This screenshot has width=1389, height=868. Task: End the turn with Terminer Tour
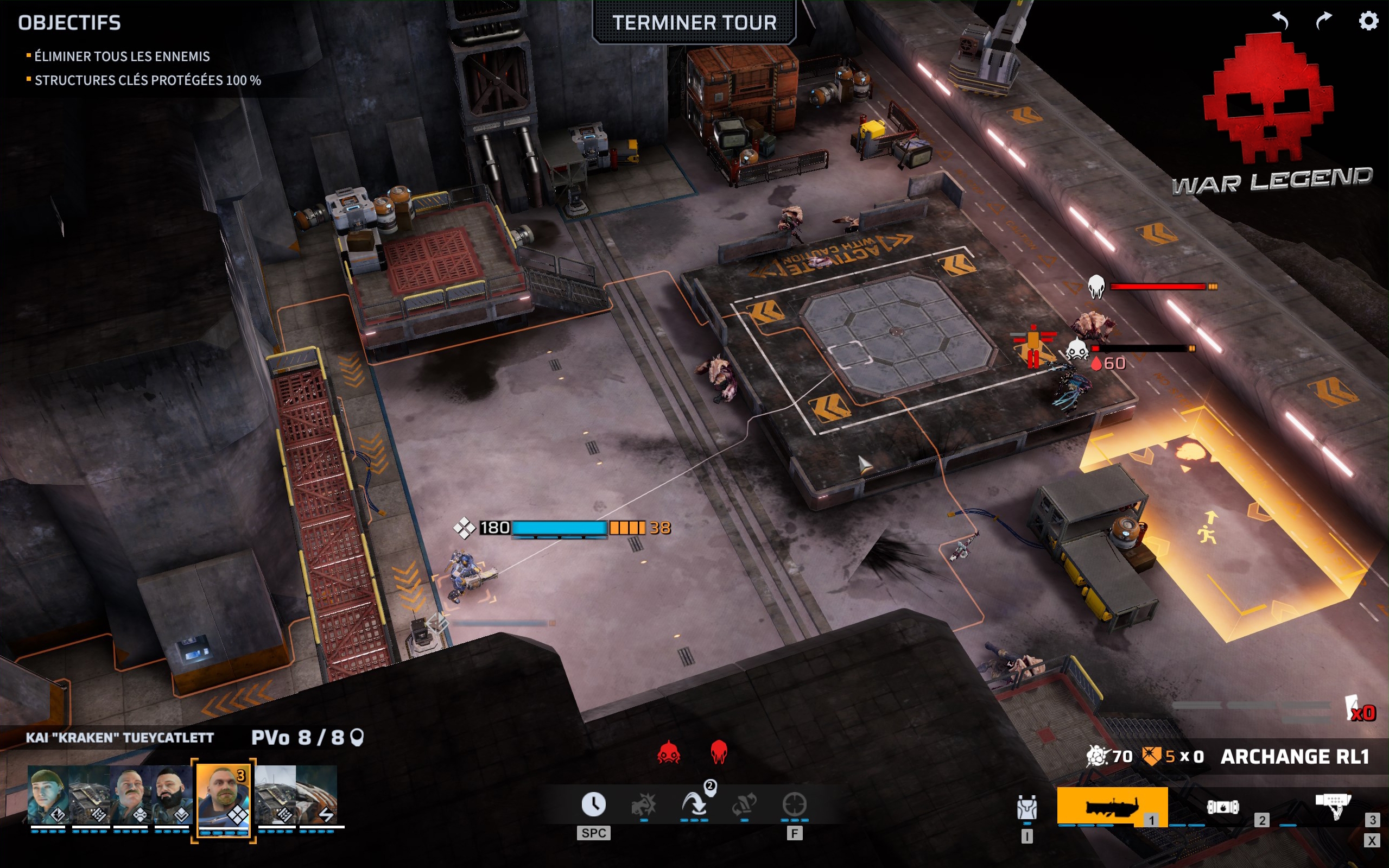(x=694, y=23)
